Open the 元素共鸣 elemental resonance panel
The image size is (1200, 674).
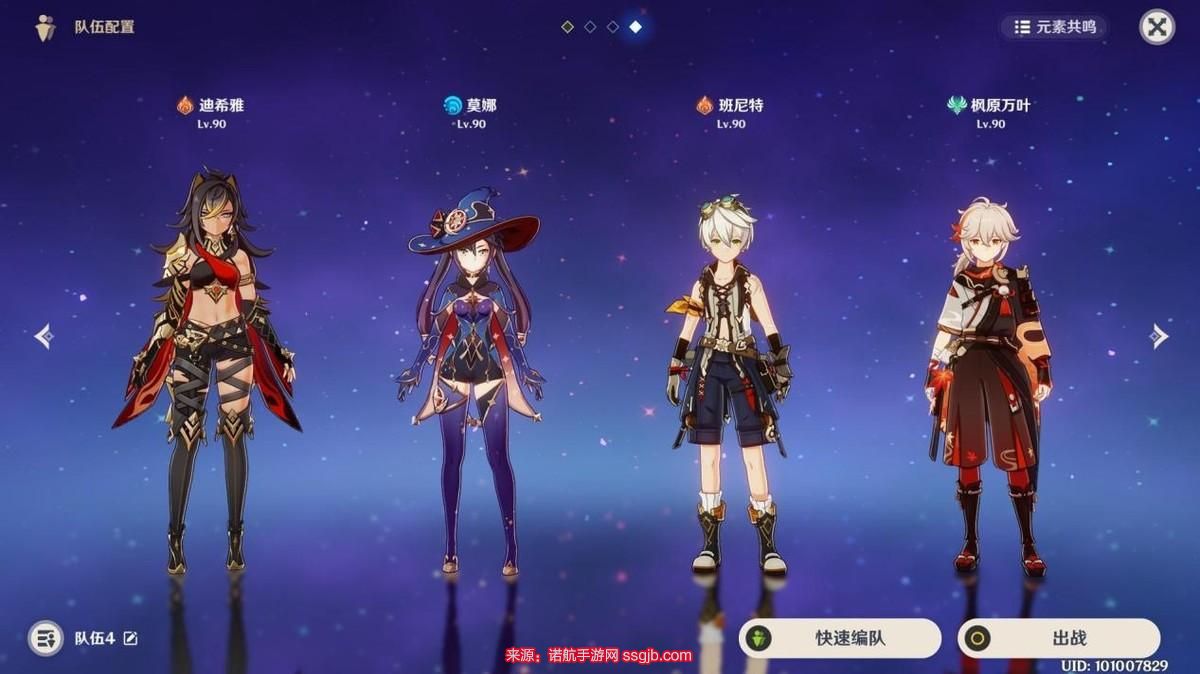point(1056,27)
